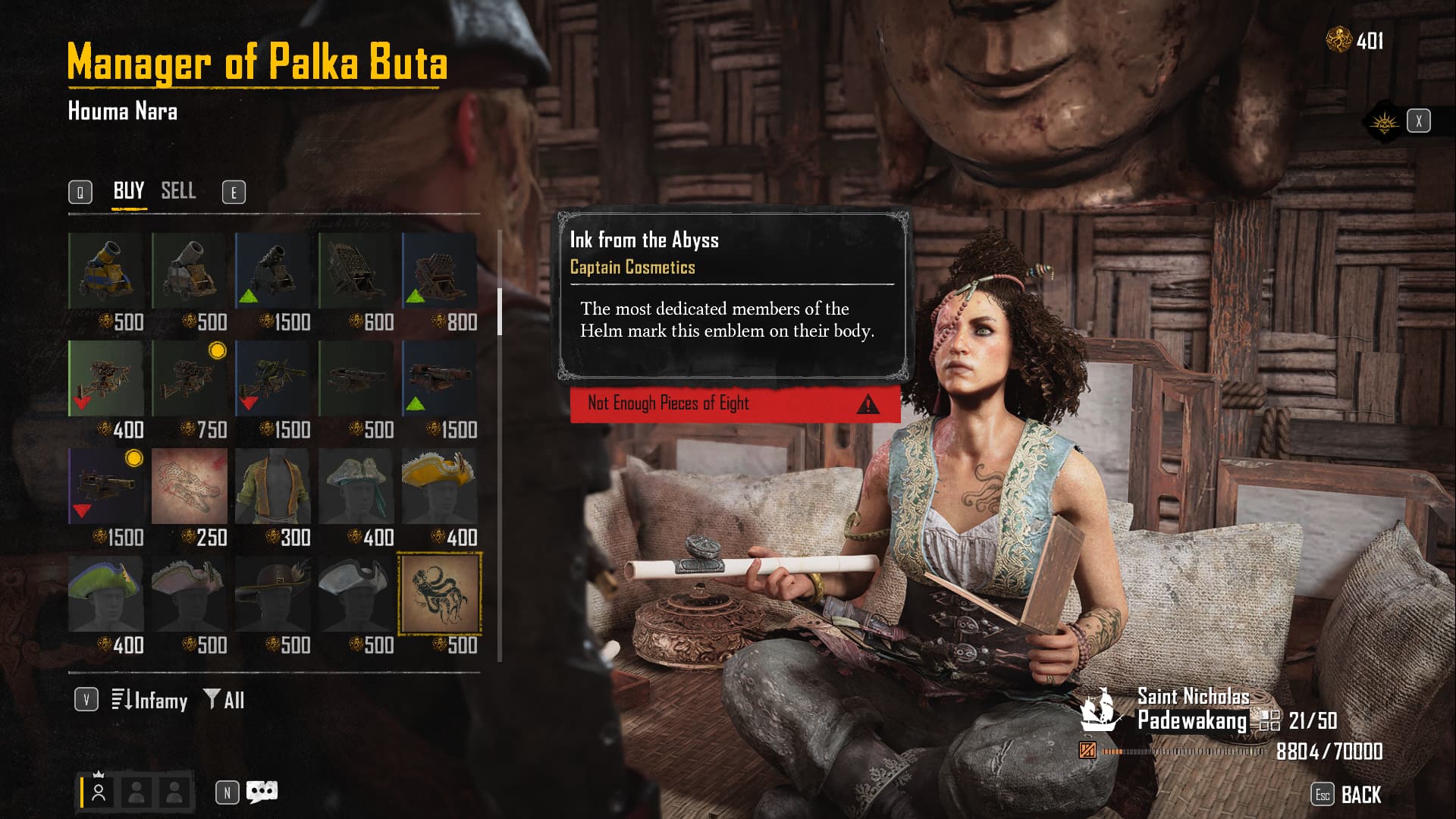The image size is (1456, 819).
Task: Select the green tricorn hat with blue trim
Action: (106, 594)
